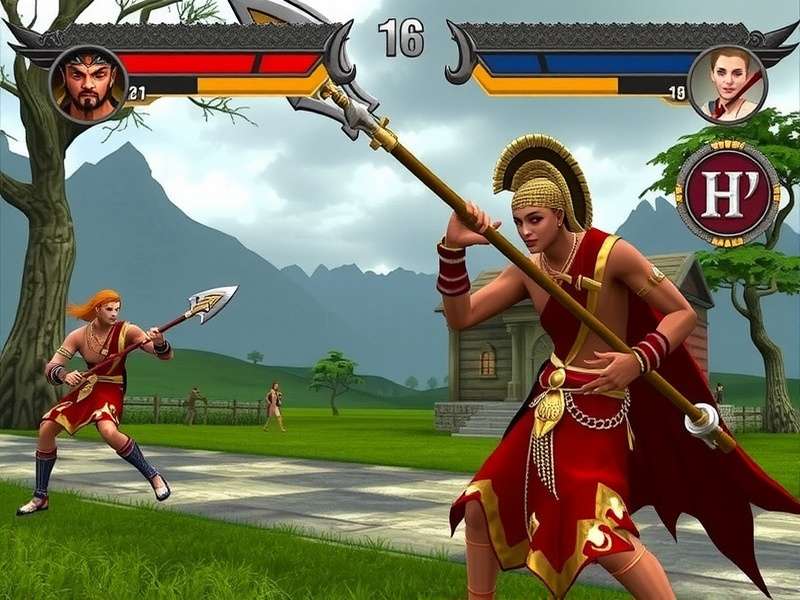Screen dimensions: 800x600
Task: Activate the round red H emblem
Action: (x=727, y=193)
